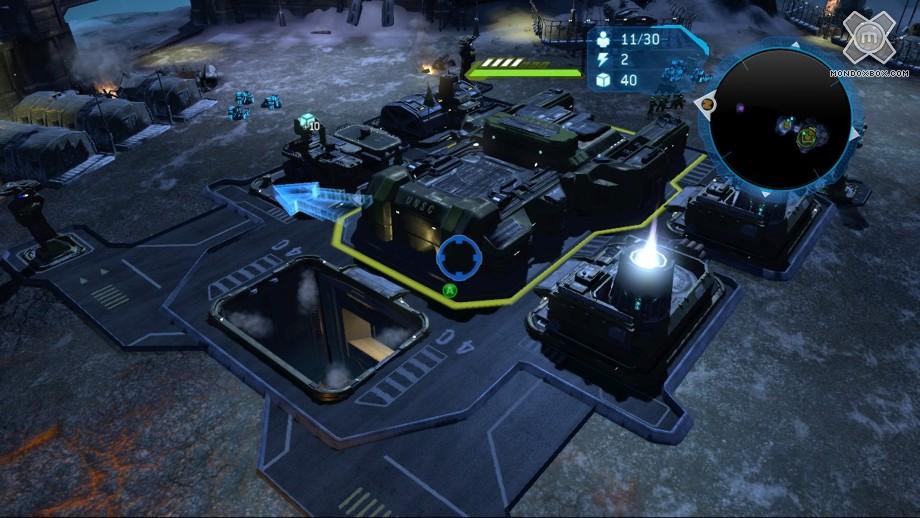Screen dimensions: 920x518
Task: Click the orange objective pointer on the minimap's edge
Action: coord(708,102)
